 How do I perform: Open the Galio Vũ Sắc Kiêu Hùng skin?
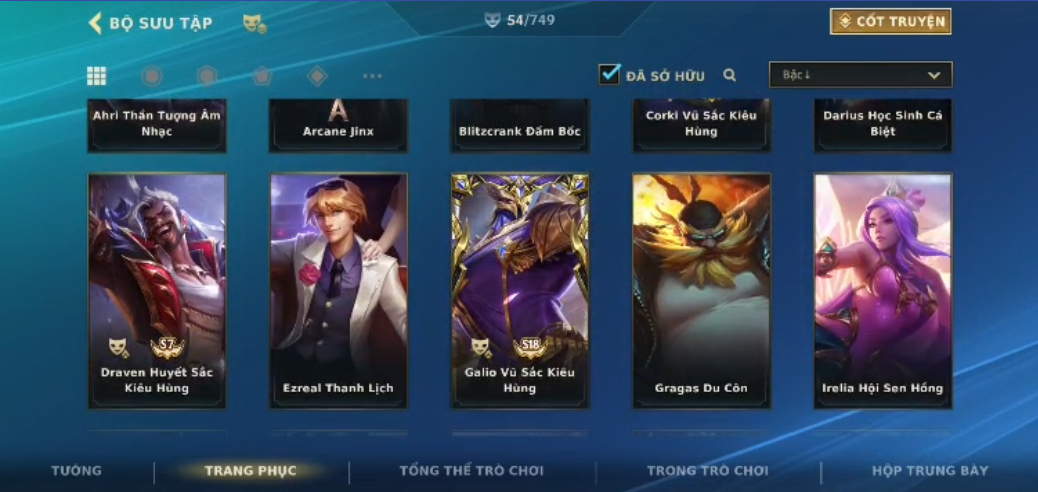tap(520, 290)
